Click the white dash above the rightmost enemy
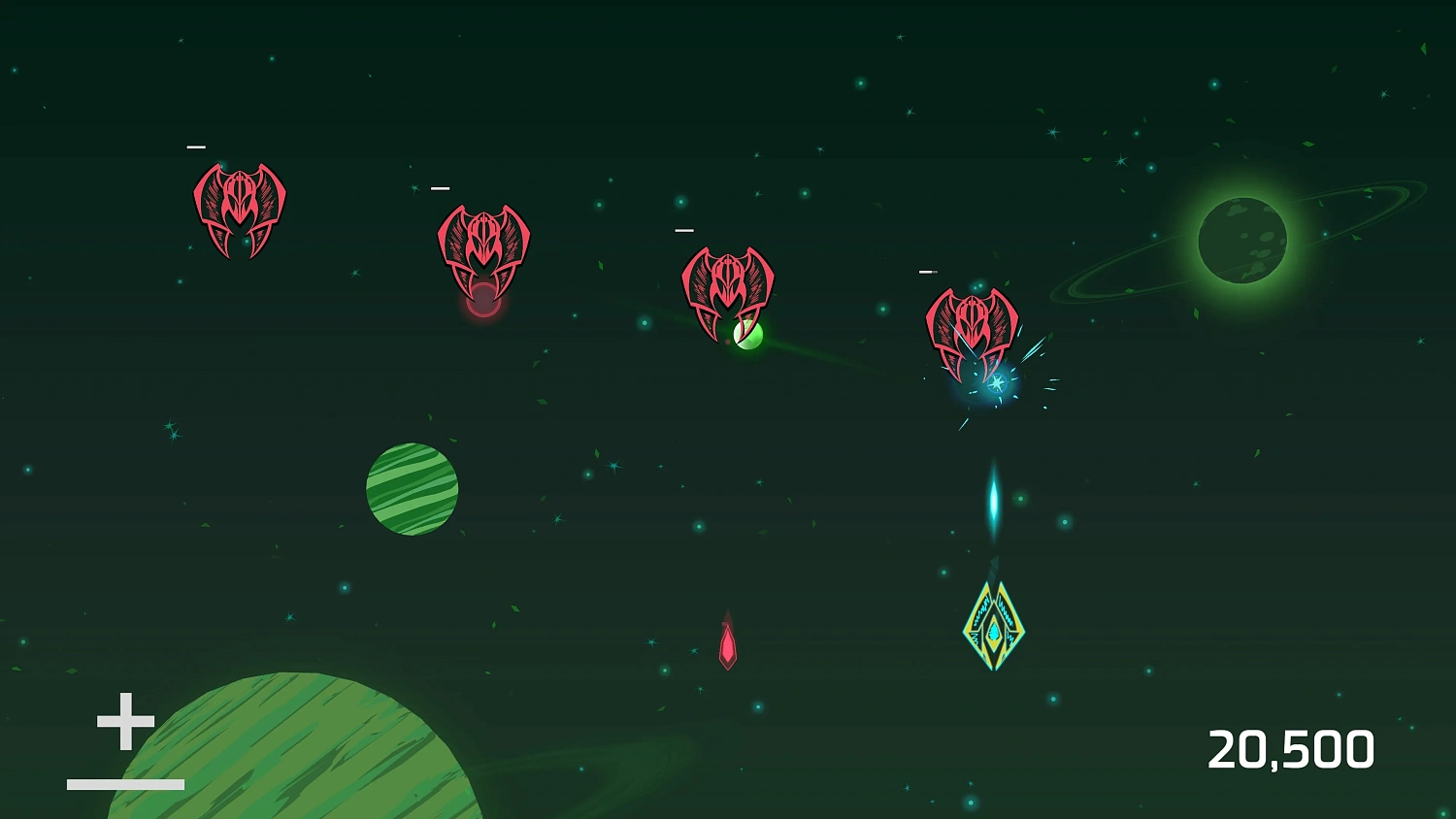 point(929,272)
